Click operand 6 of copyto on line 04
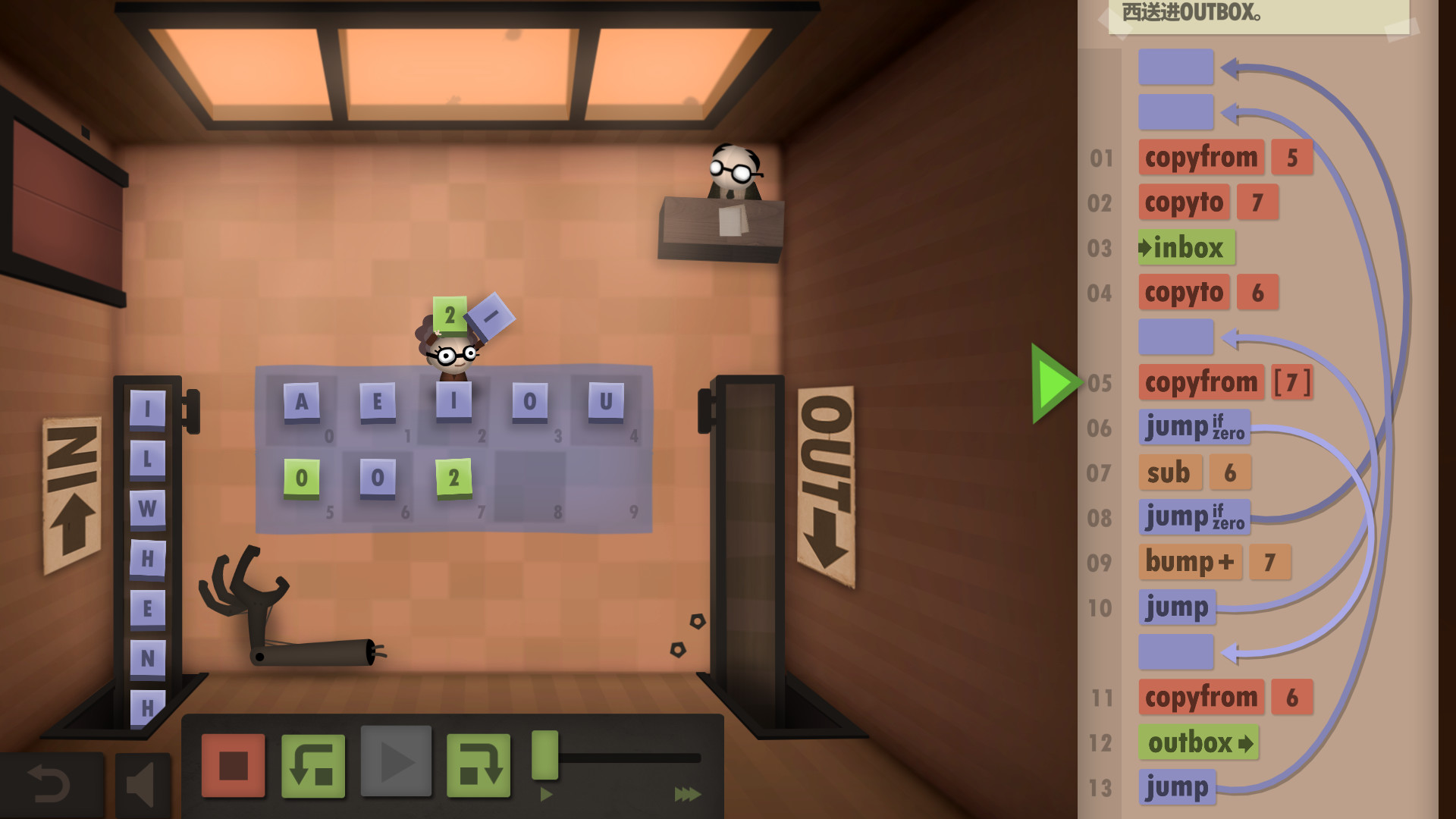 (x=1256, y=292)
